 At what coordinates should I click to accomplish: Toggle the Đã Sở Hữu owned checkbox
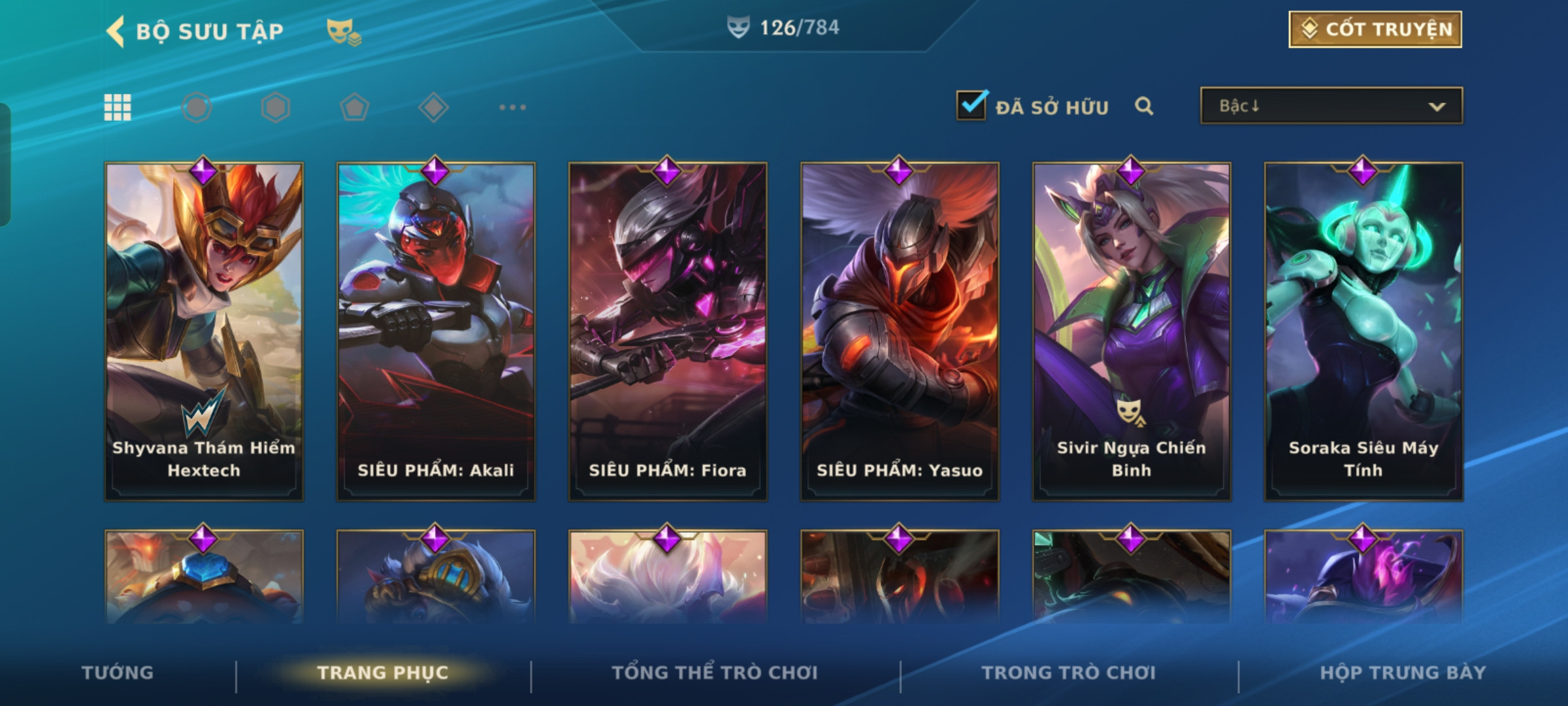point(971,105)
